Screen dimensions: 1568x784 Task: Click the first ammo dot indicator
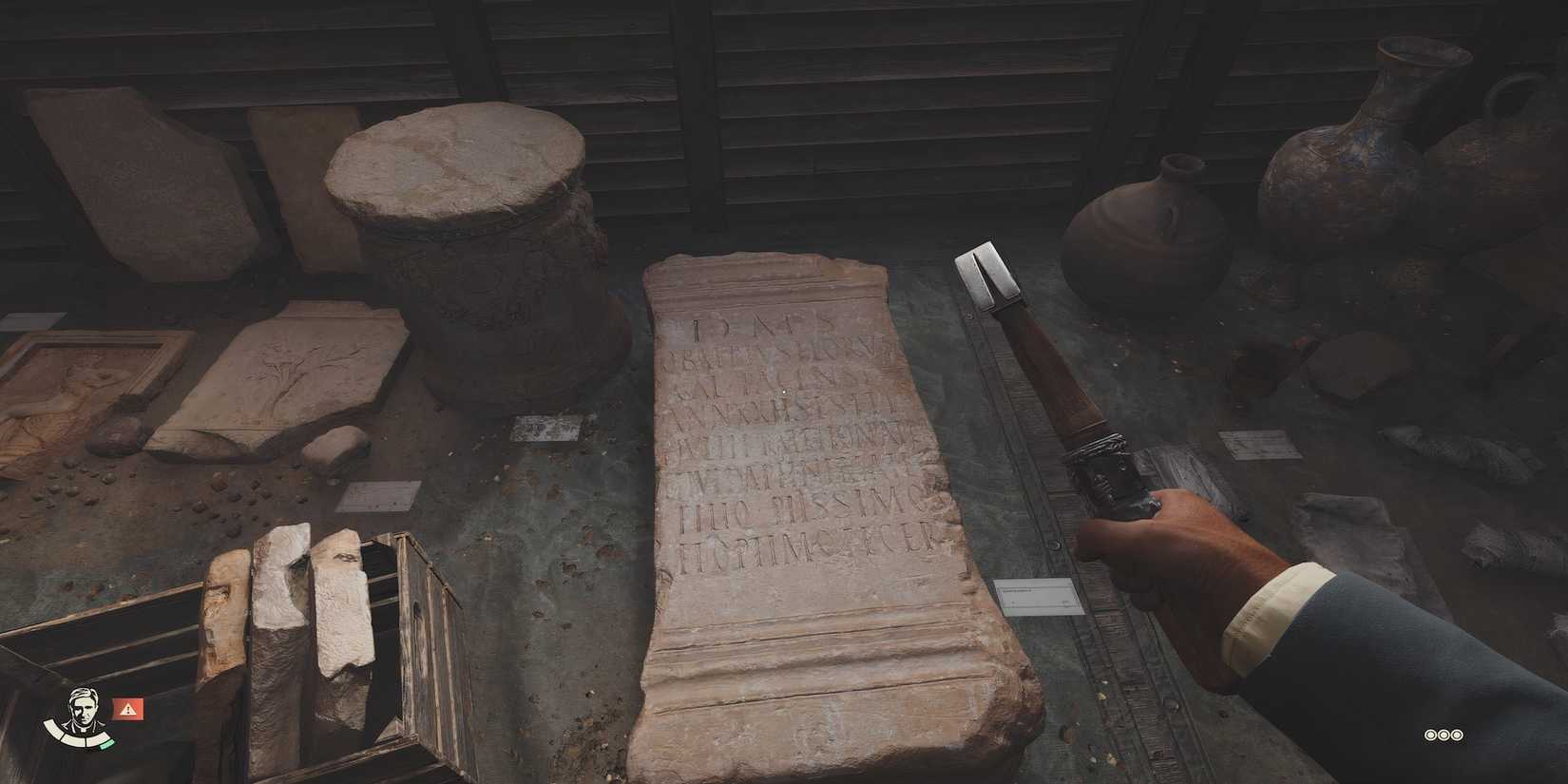click(x=1428, y=734)
